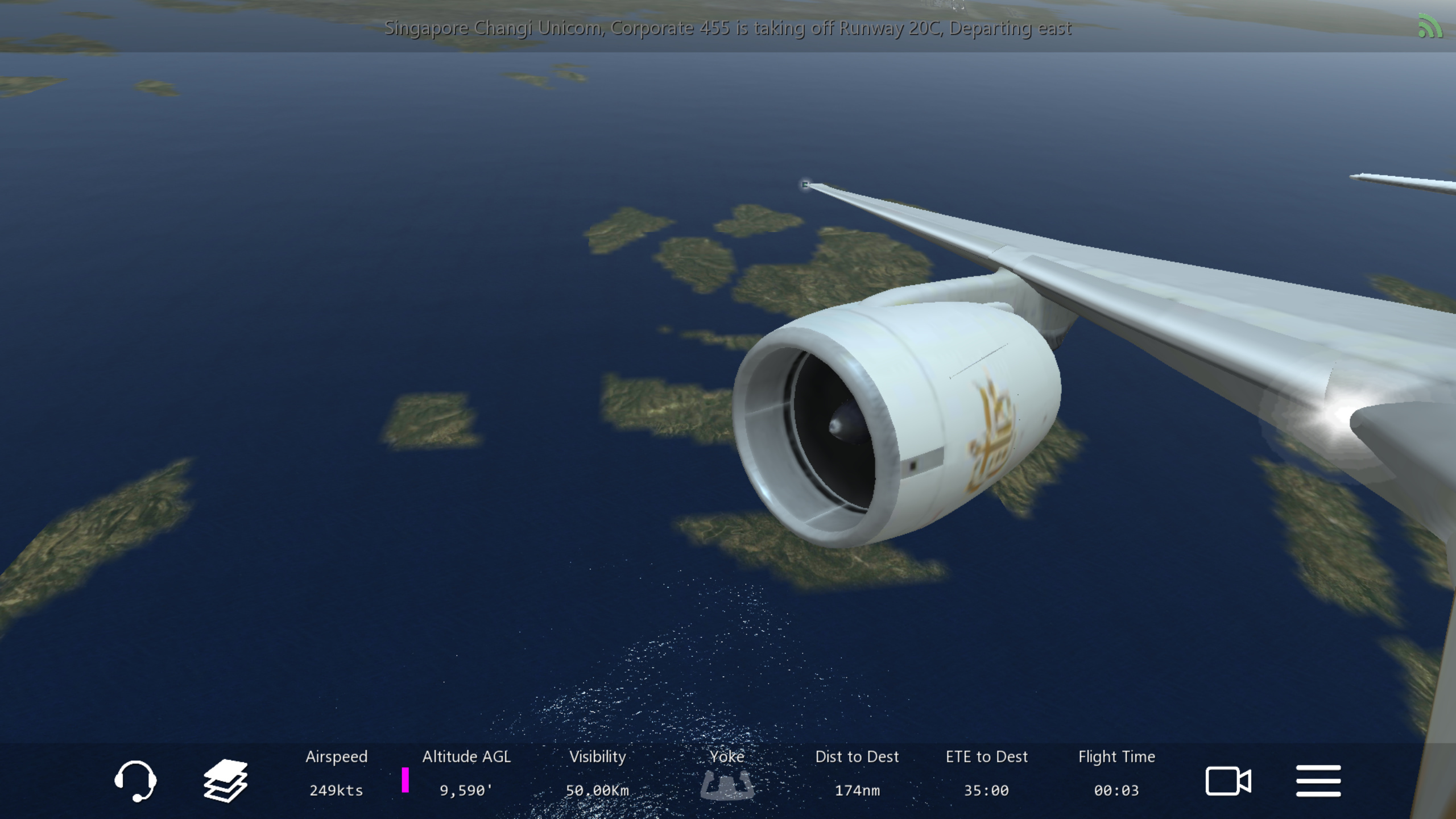This screenshot has height=819, width=1456.
Task: Select the Dist to Dest status field
Action: [857, 773]
